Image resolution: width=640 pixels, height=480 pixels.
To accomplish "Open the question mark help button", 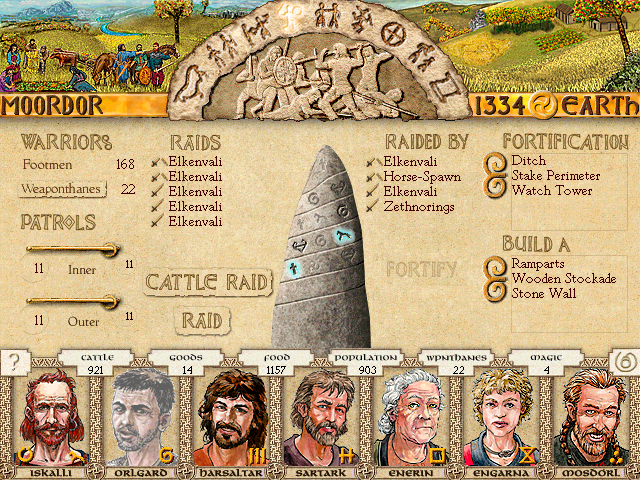I will point(15,362).
